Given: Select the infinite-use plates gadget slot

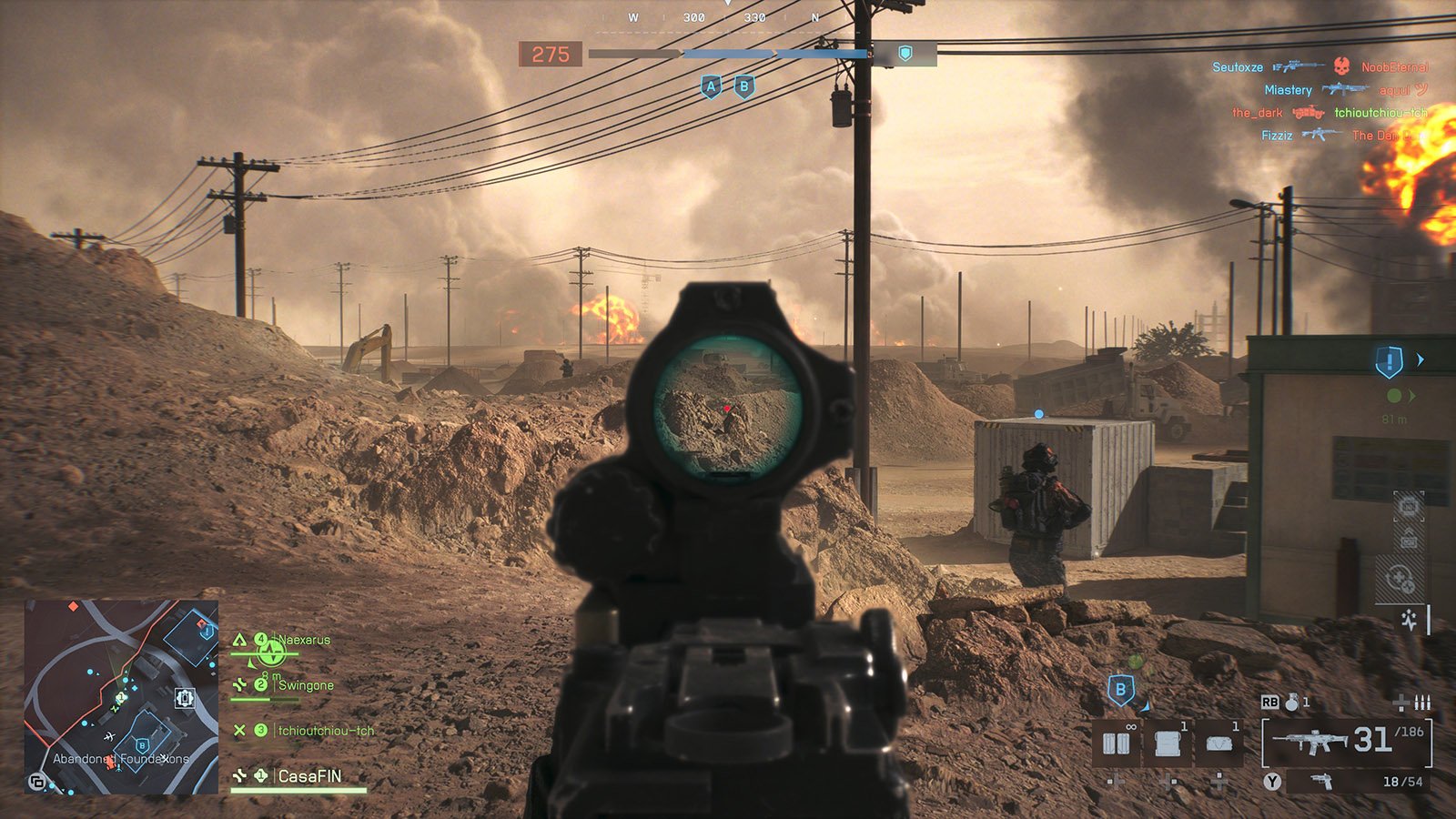Looking at the screenshot, I should [1117, 743].
